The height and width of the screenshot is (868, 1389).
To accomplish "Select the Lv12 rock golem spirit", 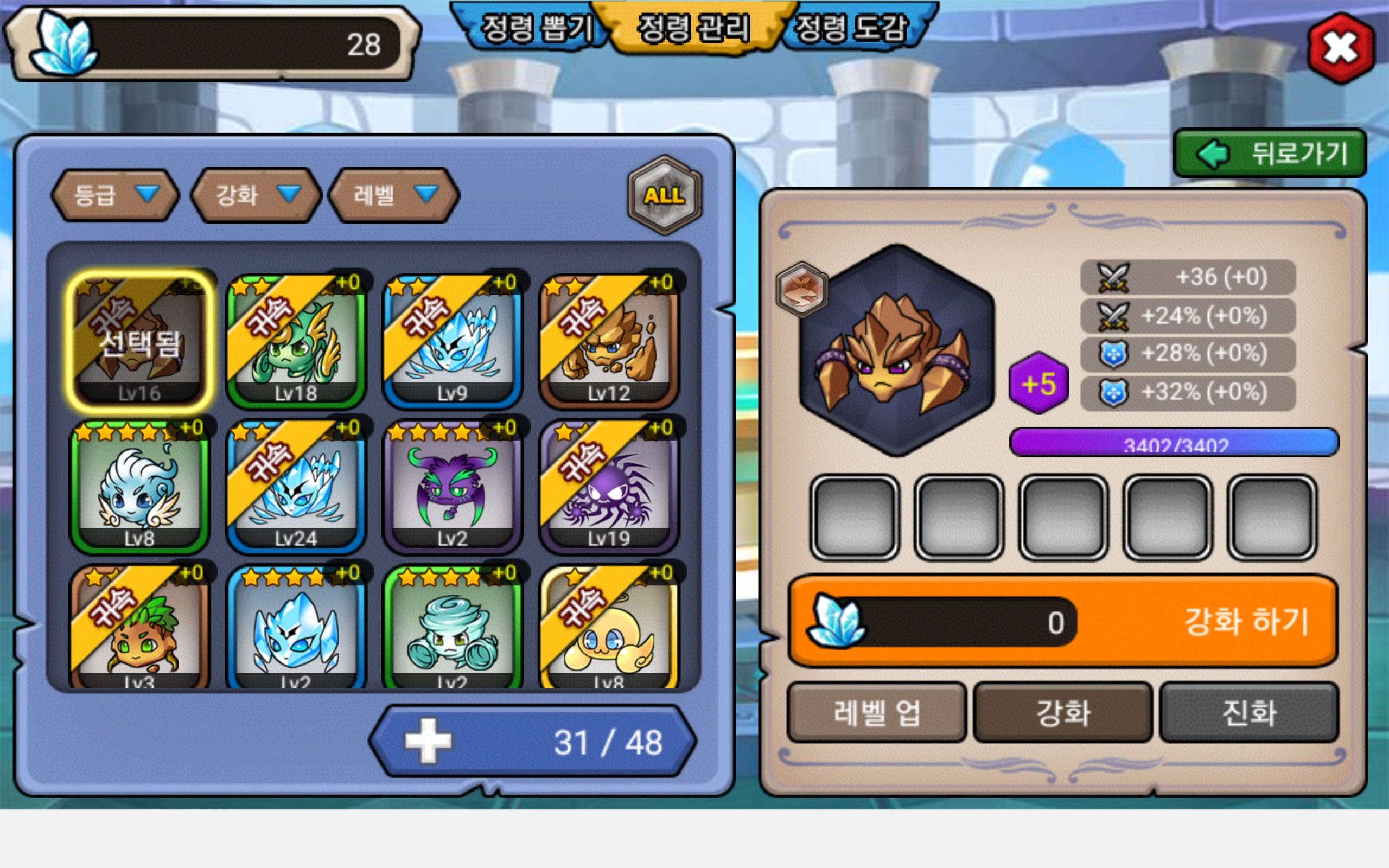I will (x=609, y=342).
